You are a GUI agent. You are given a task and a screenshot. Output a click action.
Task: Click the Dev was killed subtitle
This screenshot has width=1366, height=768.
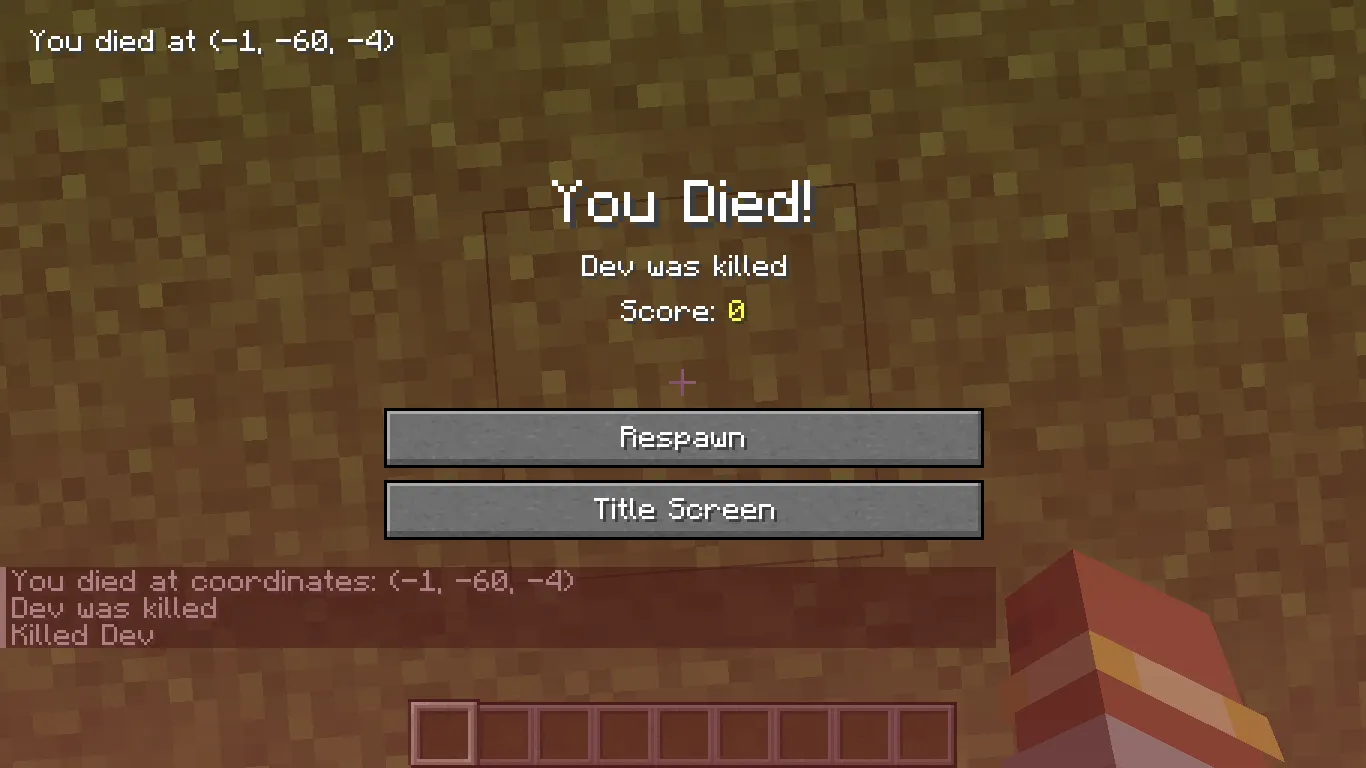[683, 266]
